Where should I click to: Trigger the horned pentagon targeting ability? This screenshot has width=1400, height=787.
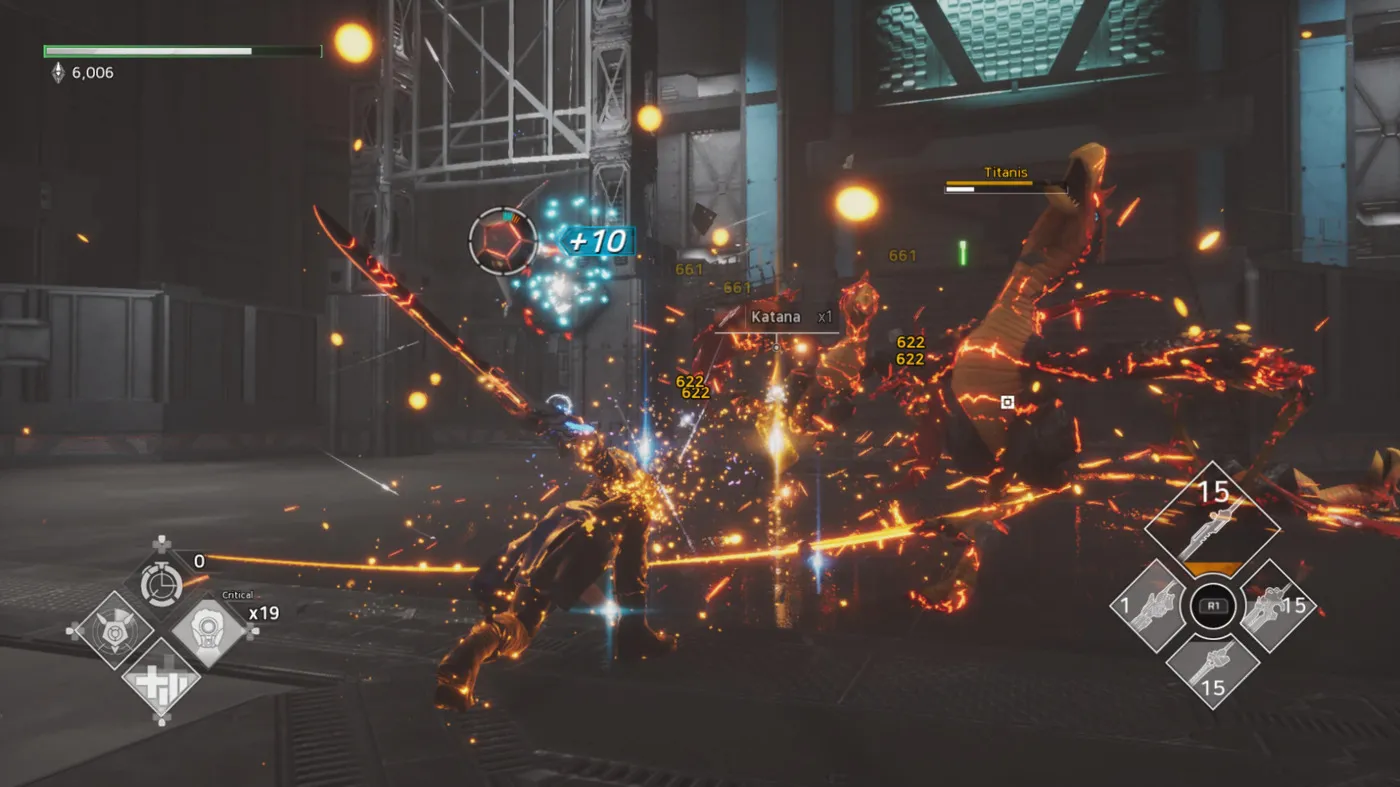coord(113,630)
